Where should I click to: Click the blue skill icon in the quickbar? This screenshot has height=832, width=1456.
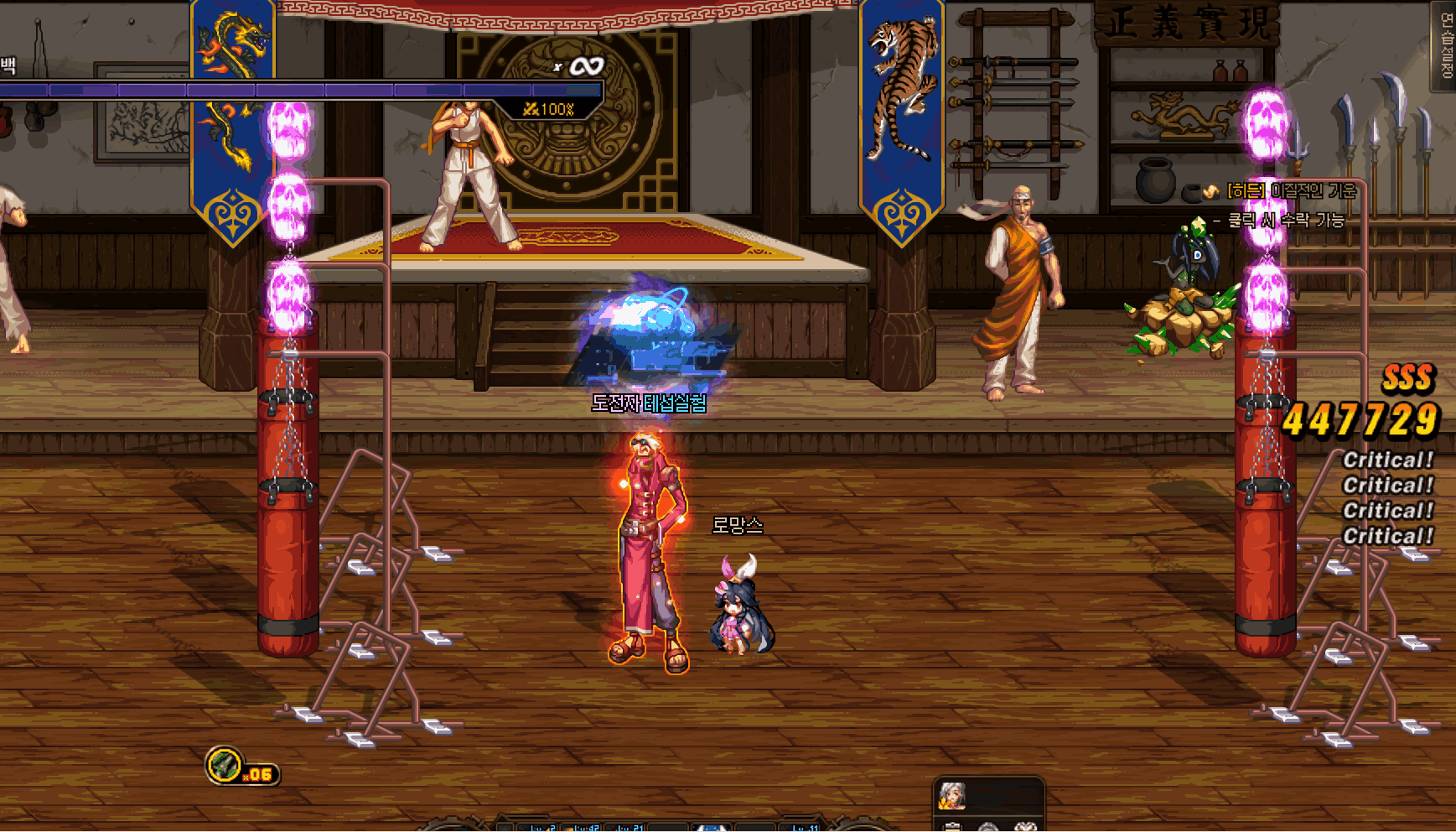click(x=711, y=827)
